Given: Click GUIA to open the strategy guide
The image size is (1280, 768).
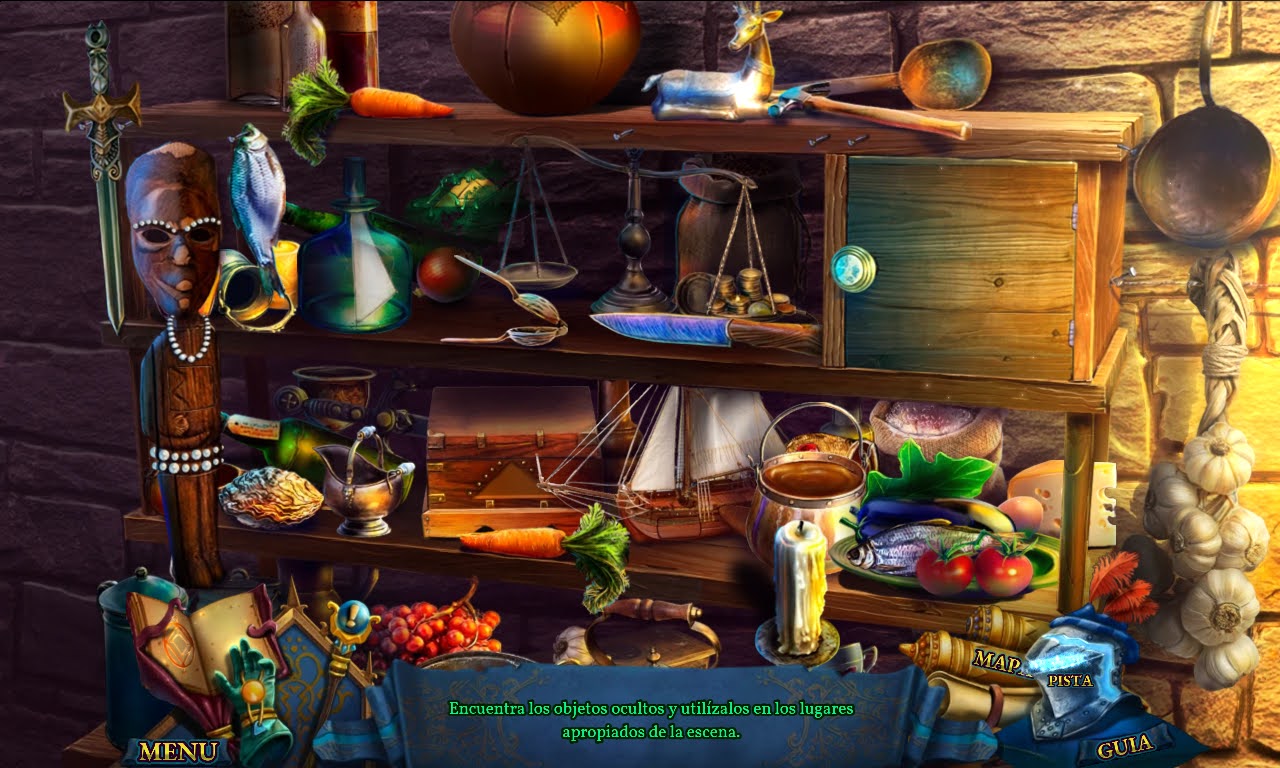Looking at the screenshot, I should 1124,746.
